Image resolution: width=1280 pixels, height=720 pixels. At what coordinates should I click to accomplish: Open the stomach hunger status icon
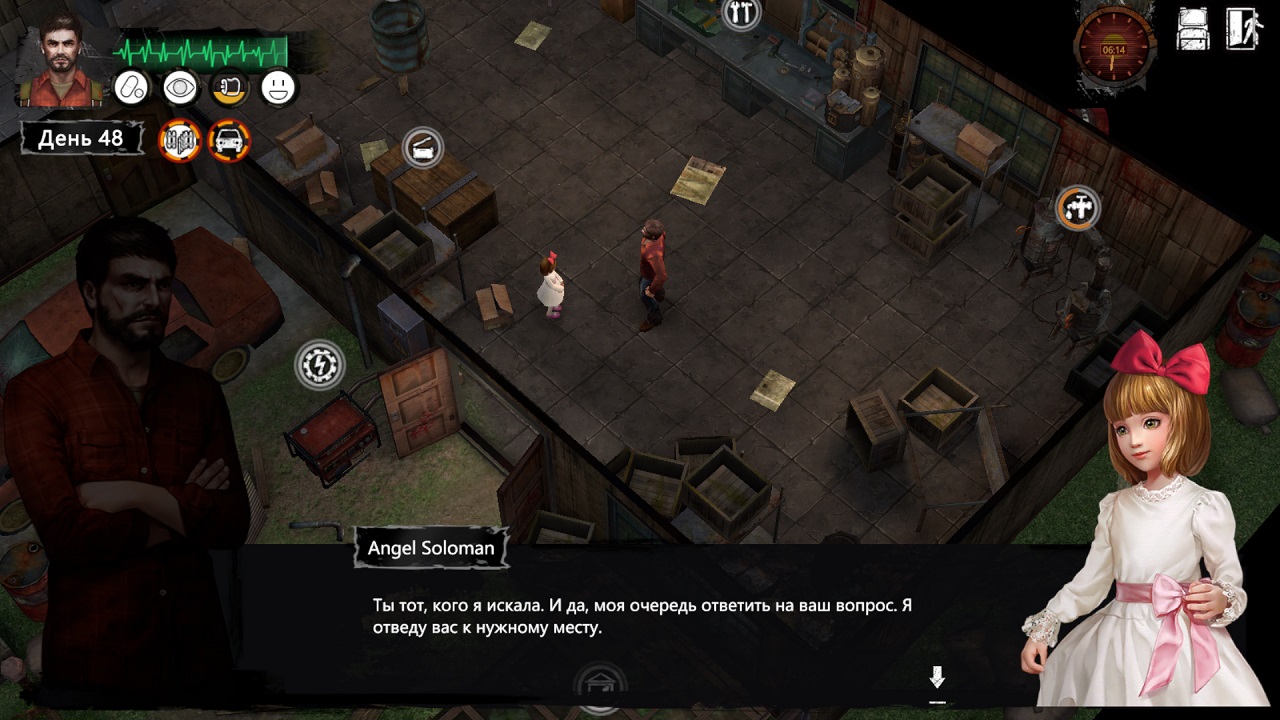pos(229,88)
